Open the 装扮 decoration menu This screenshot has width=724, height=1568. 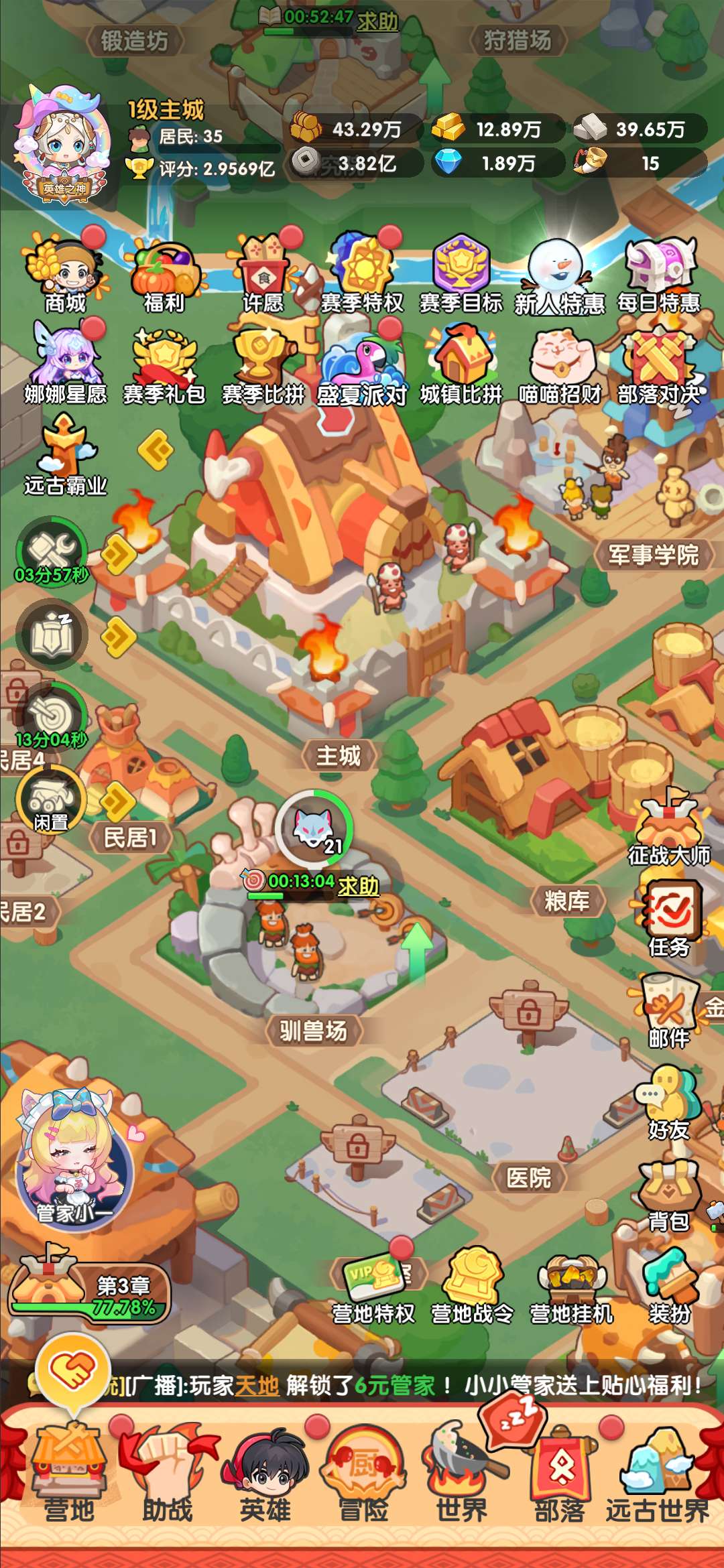coord(669,1285)
